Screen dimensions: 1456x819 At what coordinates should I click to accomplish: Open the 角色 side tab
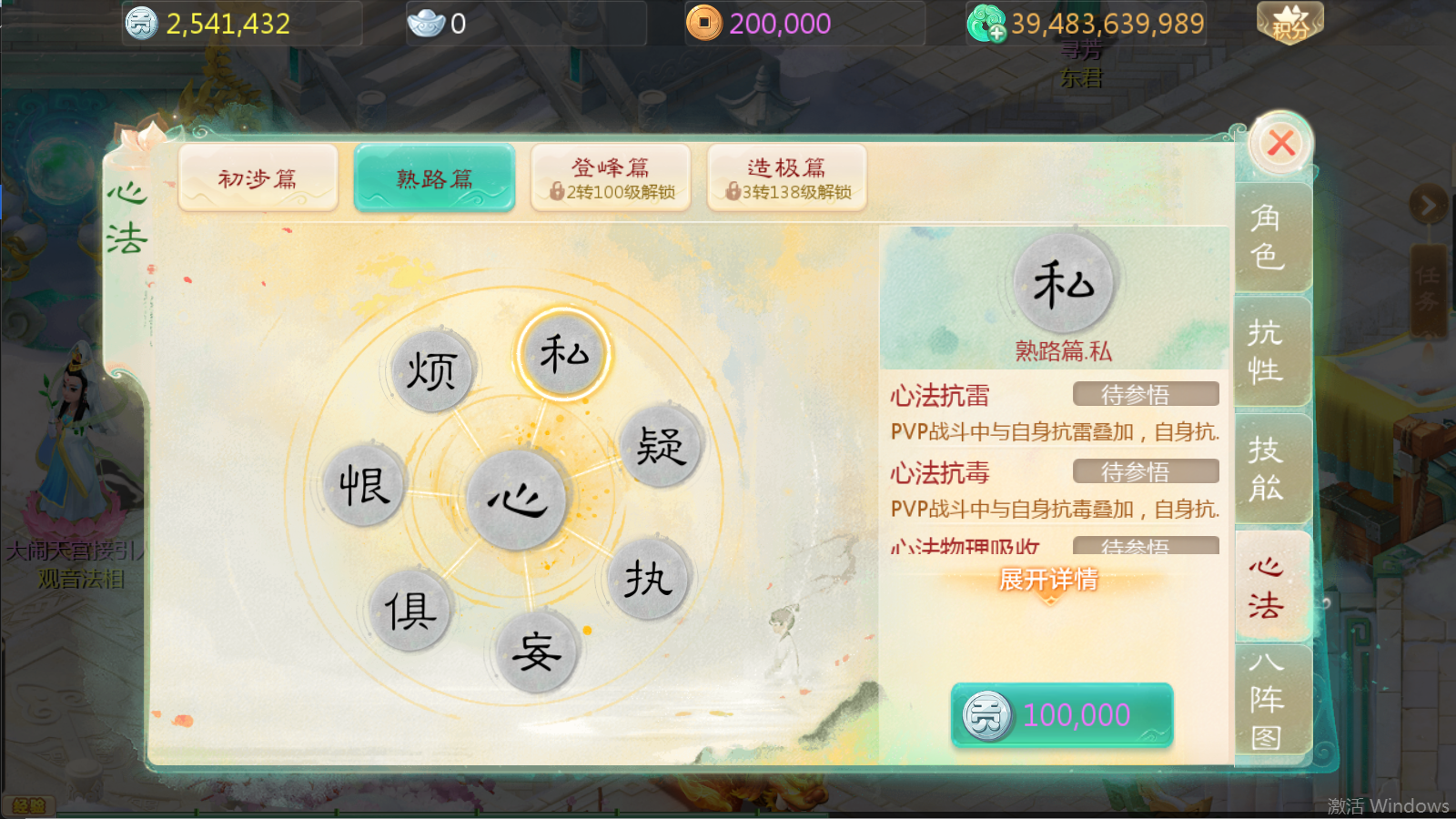1267,238
